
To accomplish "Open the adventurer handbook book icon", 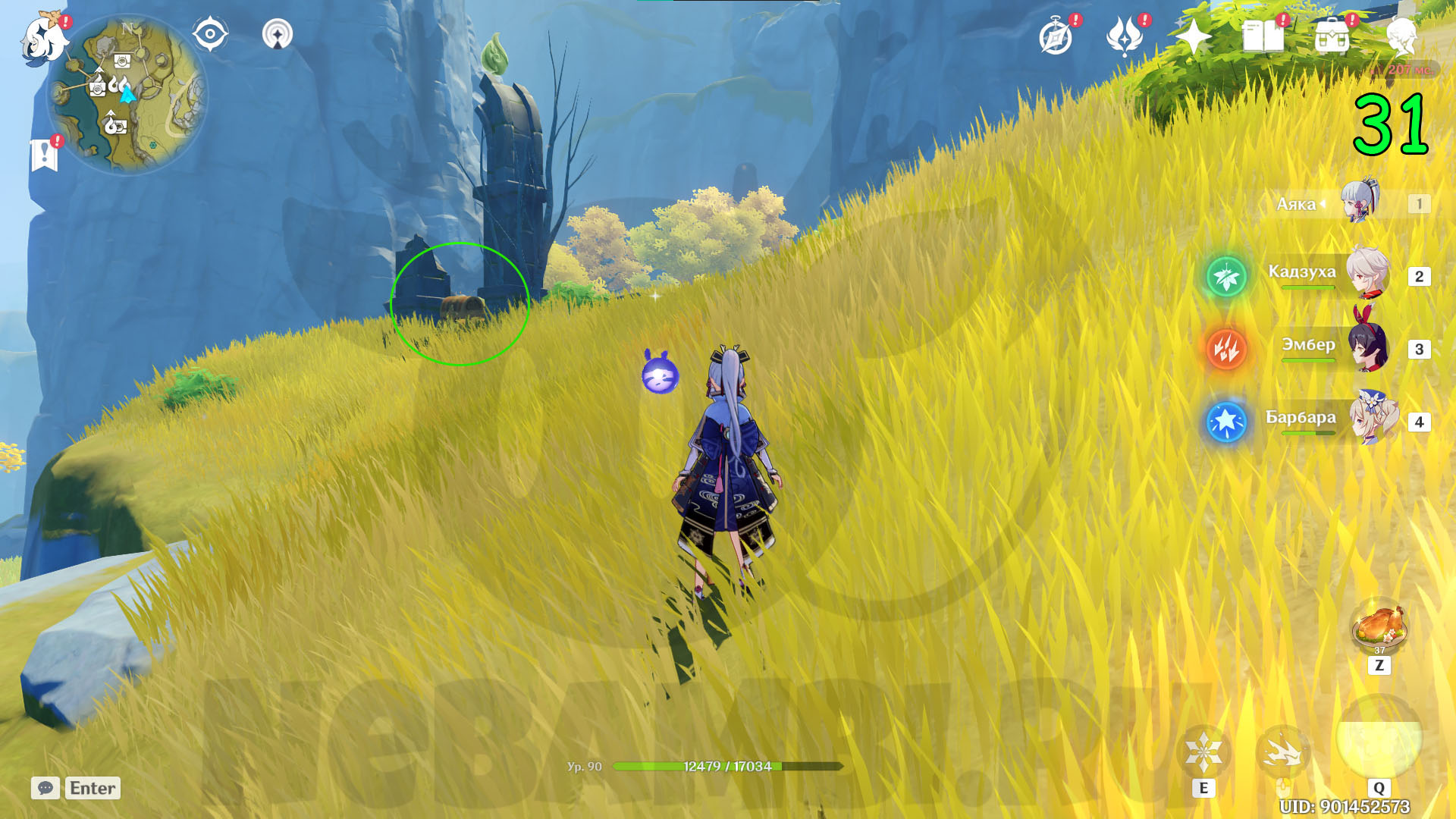I will pyautogui.click(x=1263, y=37).
